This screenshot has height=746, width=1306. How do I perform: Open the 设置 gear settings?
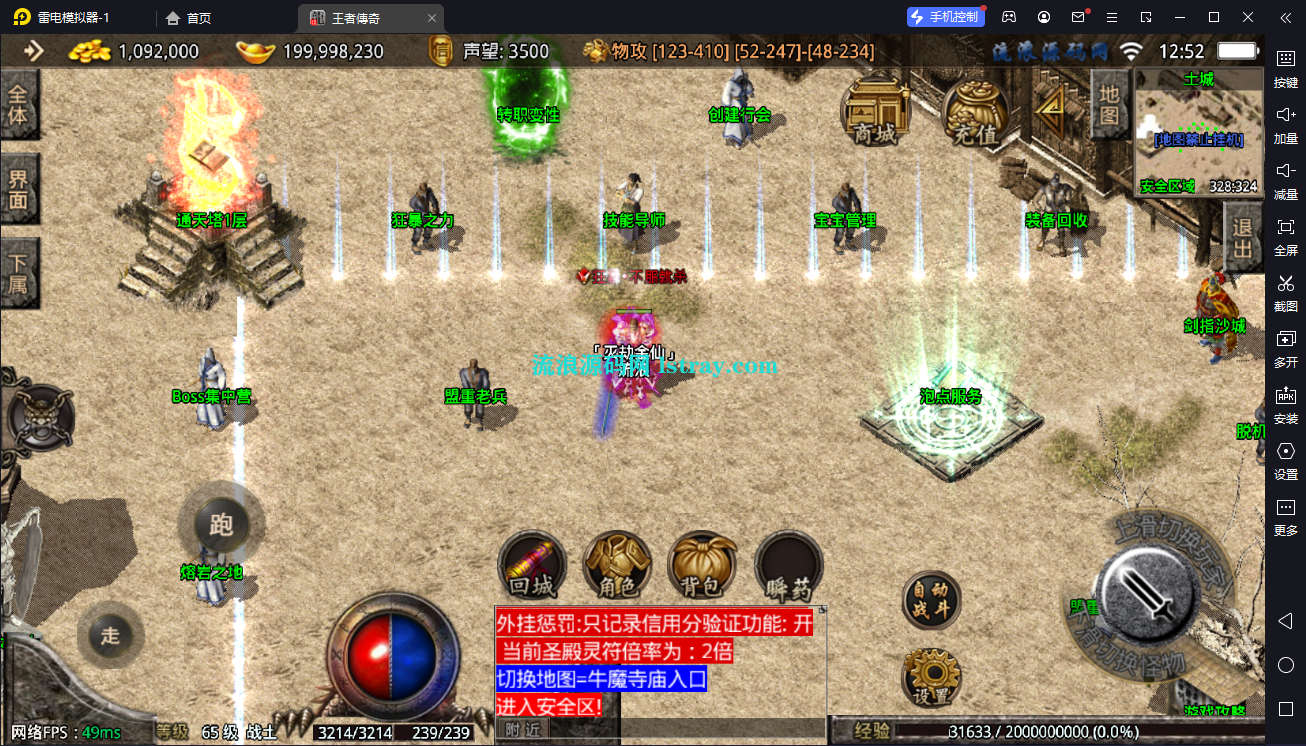point(931,678)
